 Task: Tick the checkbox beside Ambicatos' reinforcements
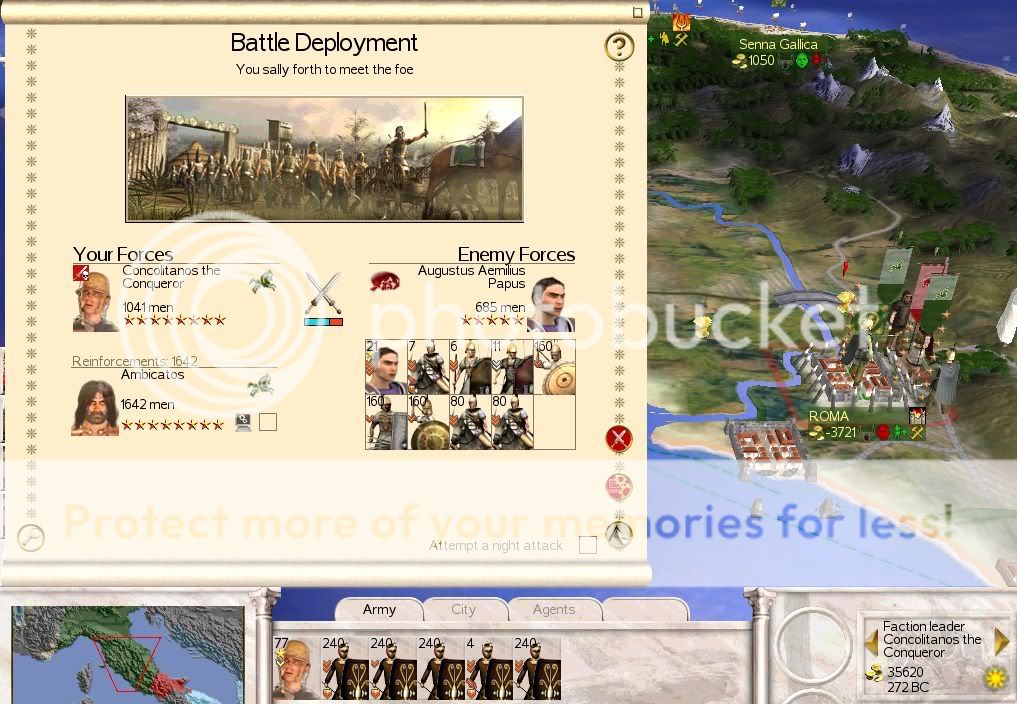[x=267, y=422]
